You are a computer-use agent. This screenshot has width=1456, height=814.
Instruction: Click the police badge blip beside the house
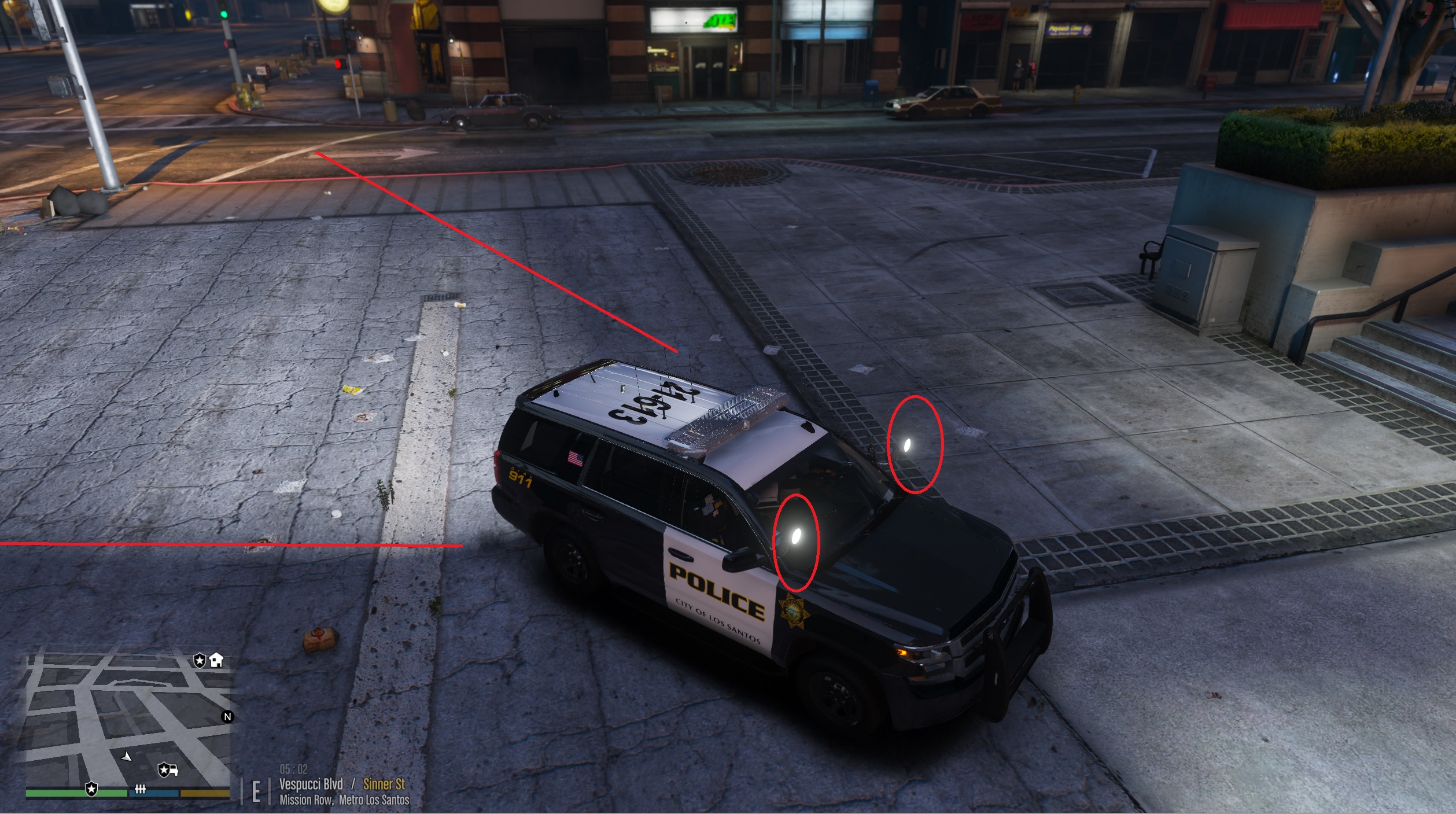tap(200, 661)
